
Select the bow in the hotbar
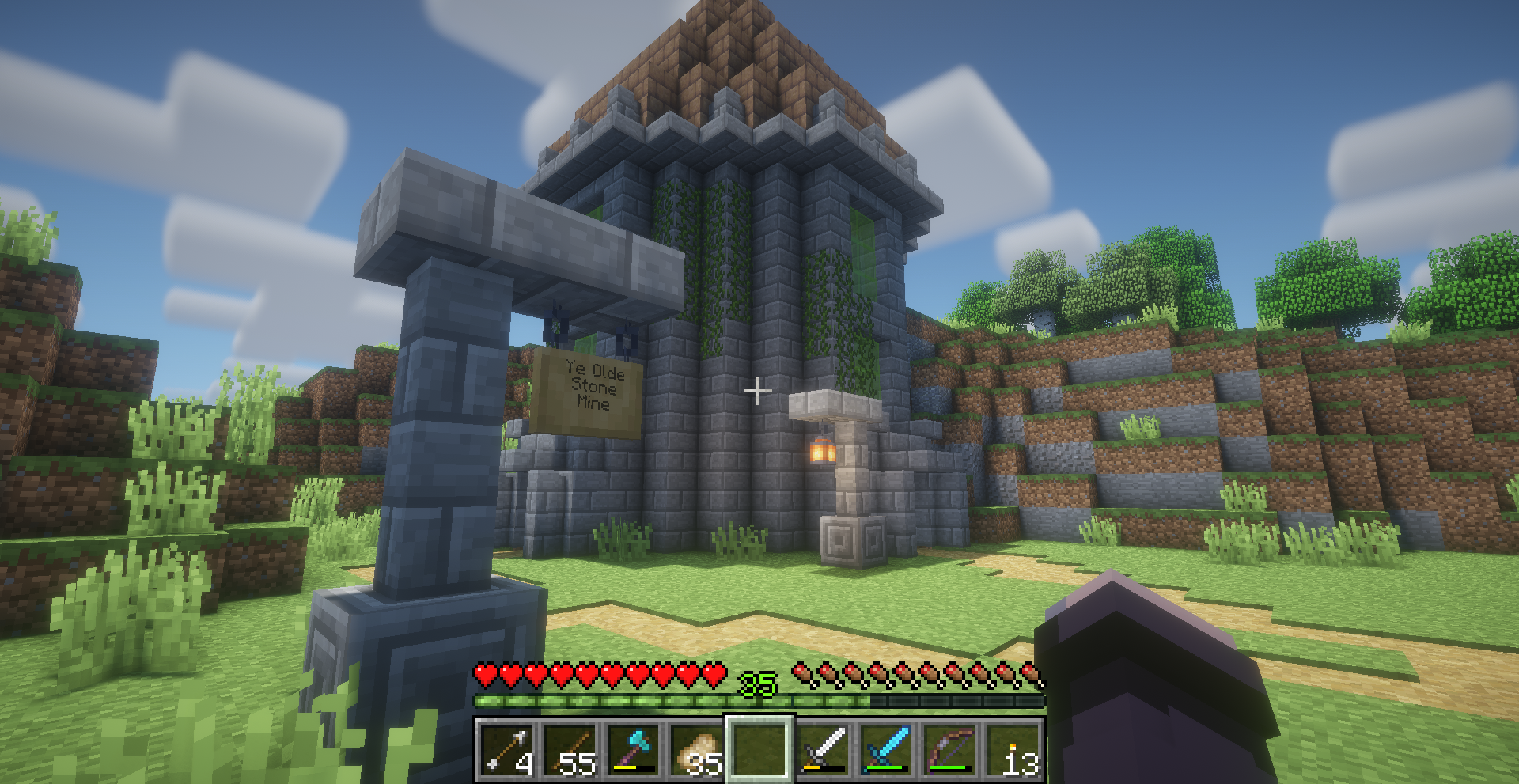click(x=949, y=748)
